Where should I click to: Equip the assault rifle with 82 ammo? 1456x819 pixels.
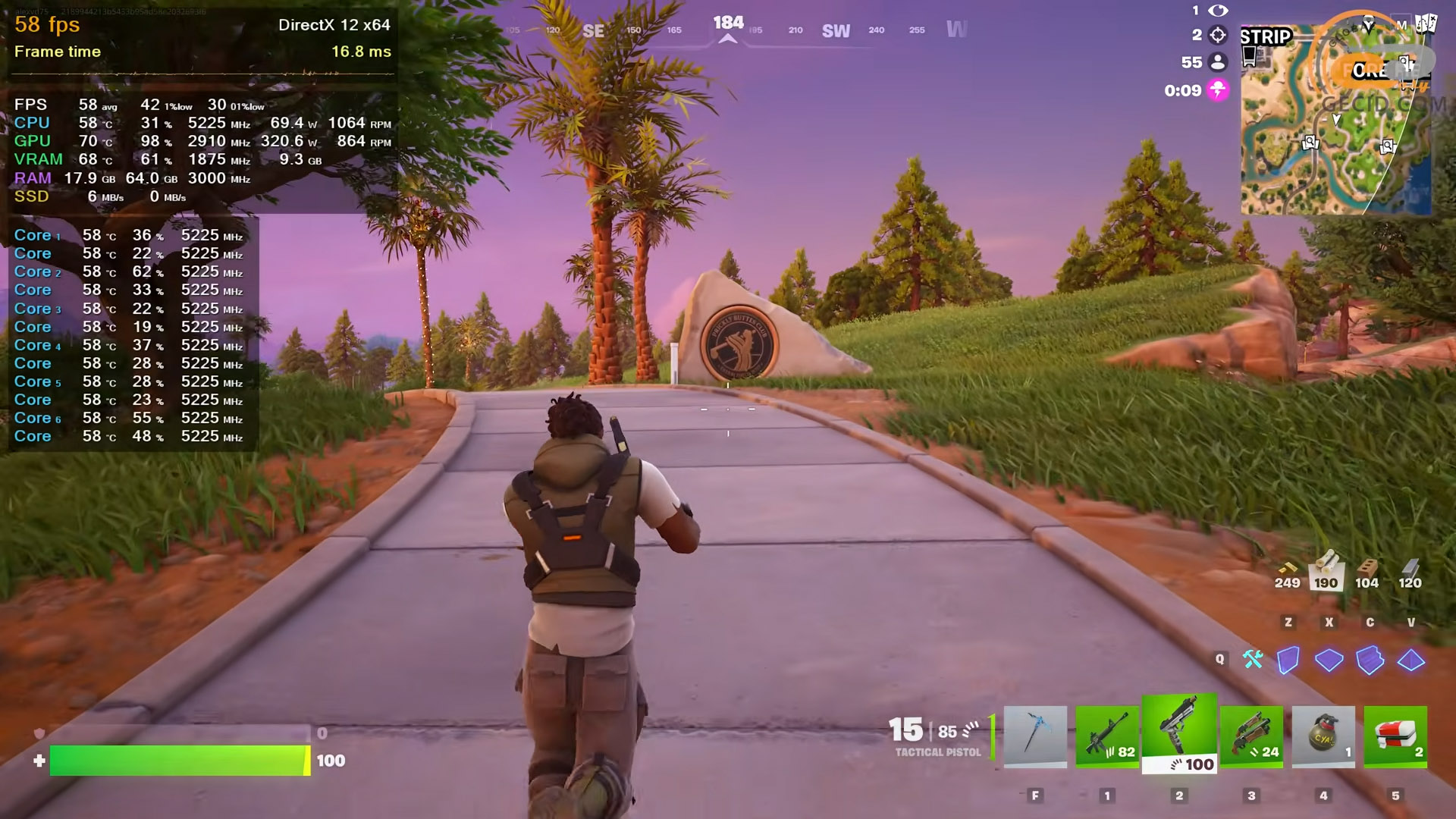pos(1107,736)
